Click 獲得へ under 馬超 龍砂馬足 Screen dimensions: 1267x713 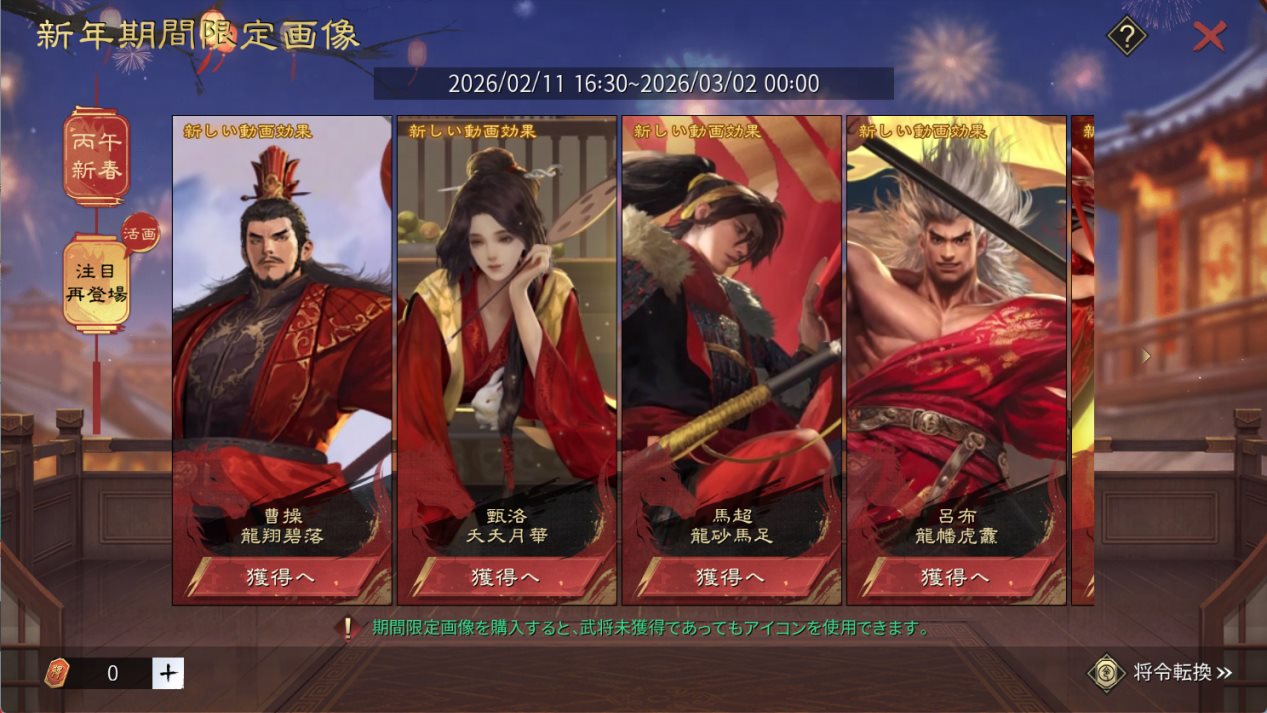point(731,577)
